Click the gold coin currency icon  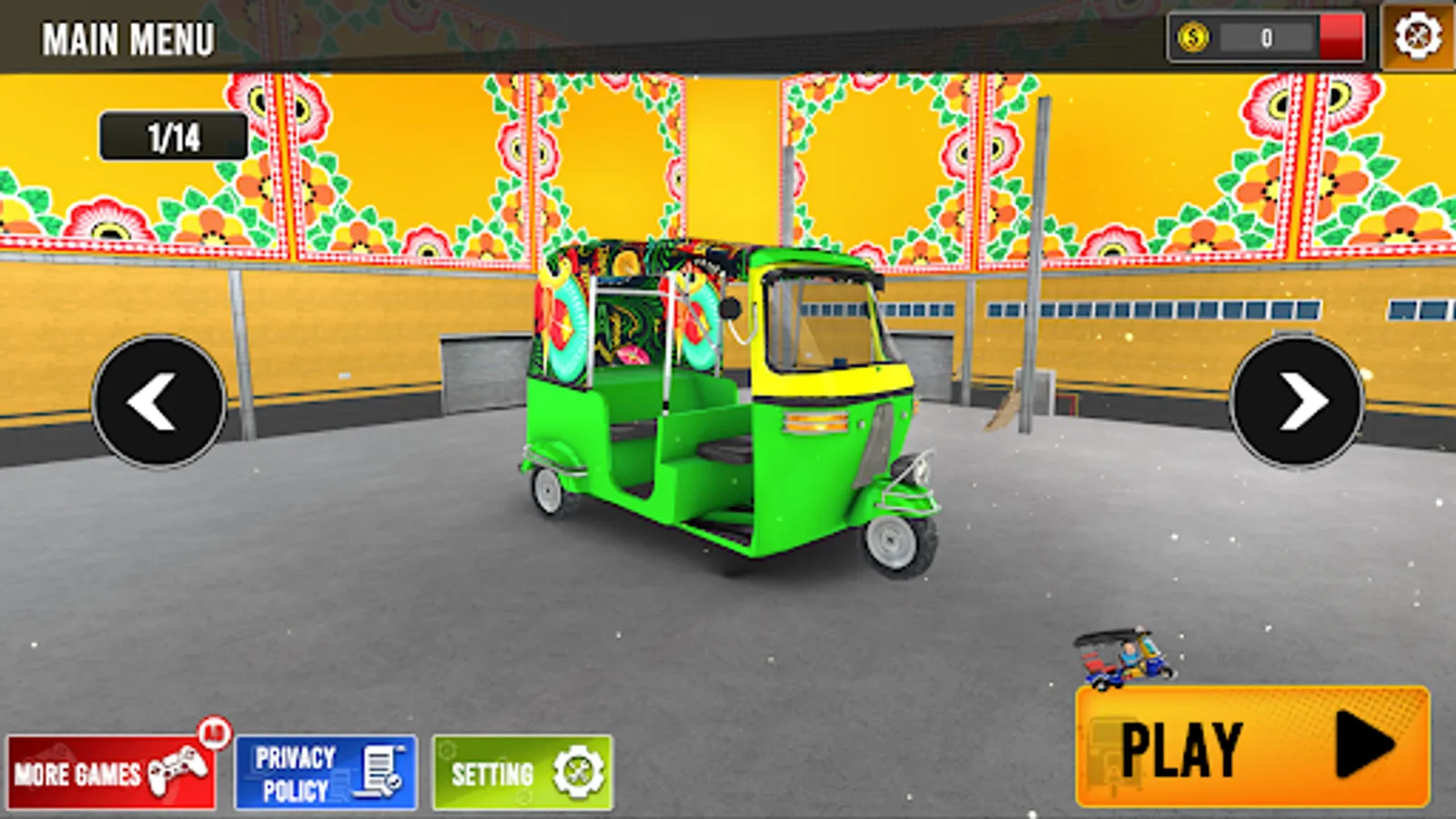pyautogui.click(x=1194, y=38)
